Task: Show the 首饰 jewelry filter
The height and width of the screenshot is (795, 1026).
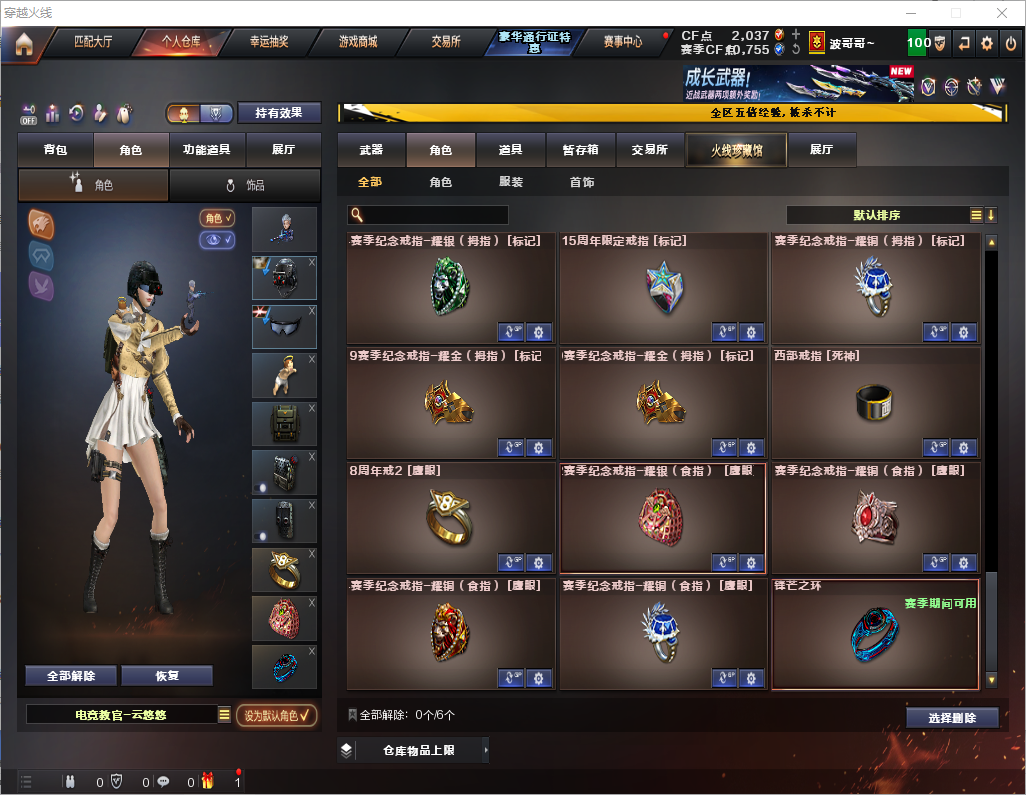Action: (582, 183)
